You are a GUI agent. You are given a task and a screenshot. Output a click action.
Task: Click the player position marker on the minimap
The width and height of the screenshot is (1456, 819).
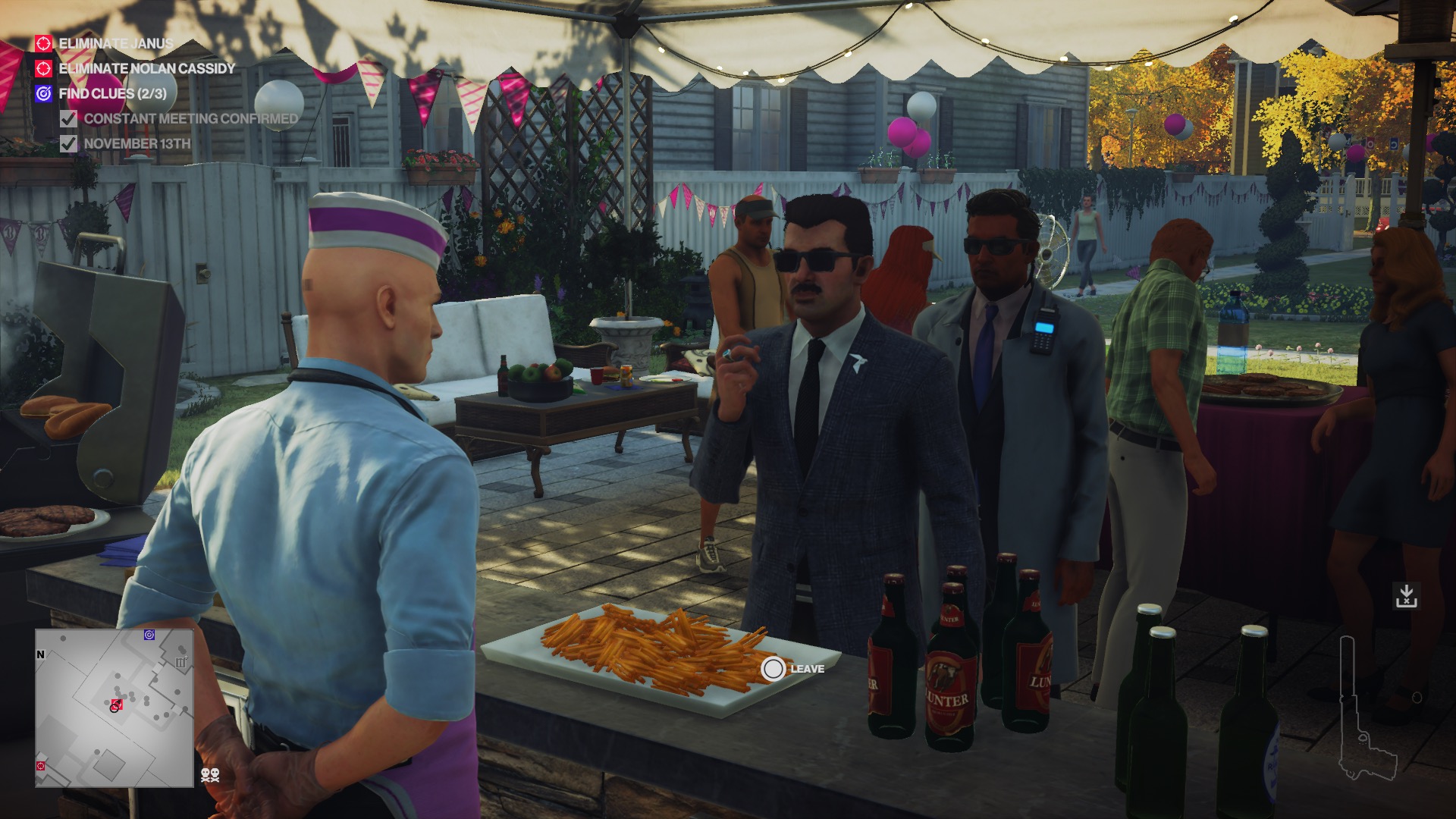click(x=116, y=704)
